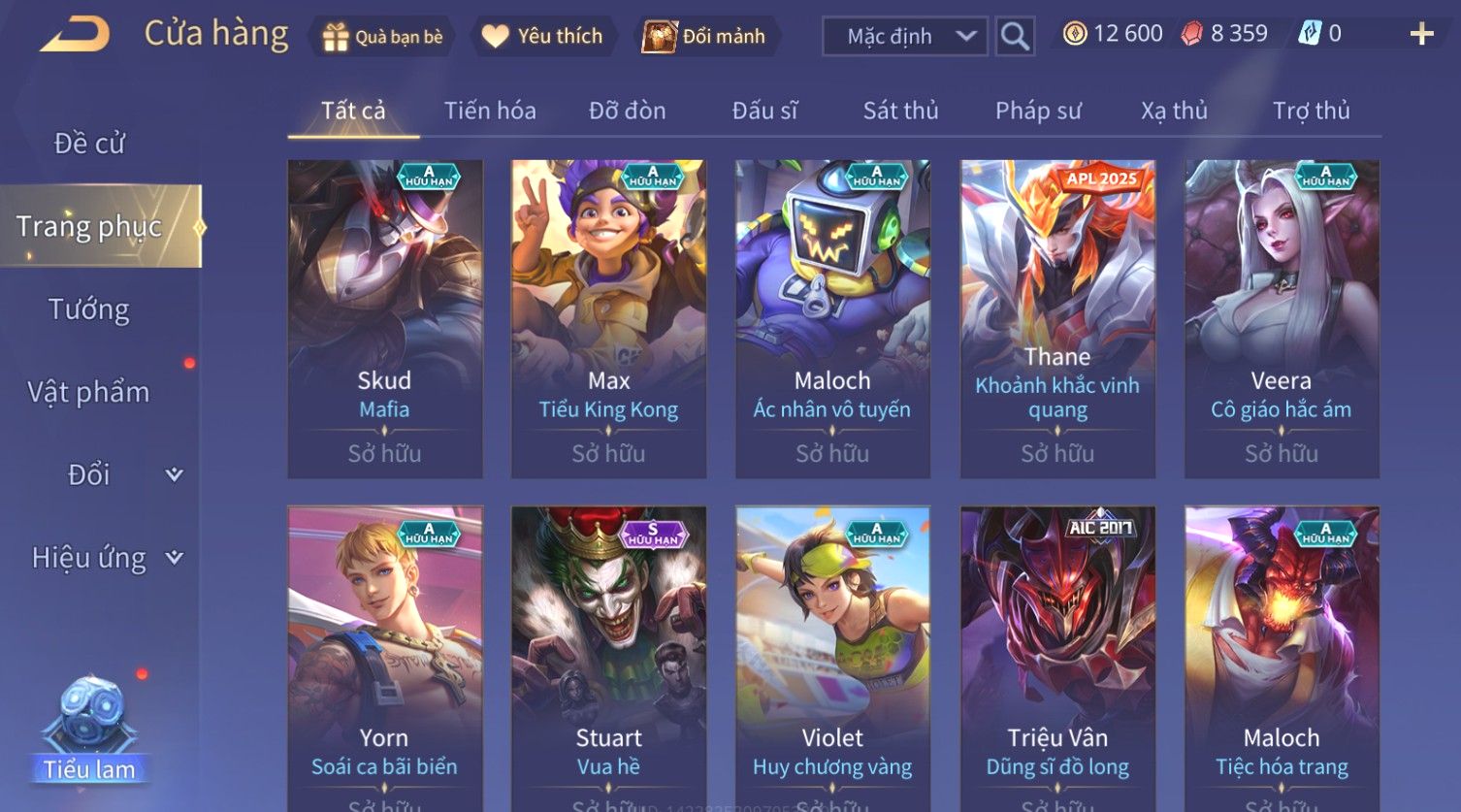Open the Đổi mảnh fragment exchange
Screen dimensions: 1461x812
coord(704,37)
